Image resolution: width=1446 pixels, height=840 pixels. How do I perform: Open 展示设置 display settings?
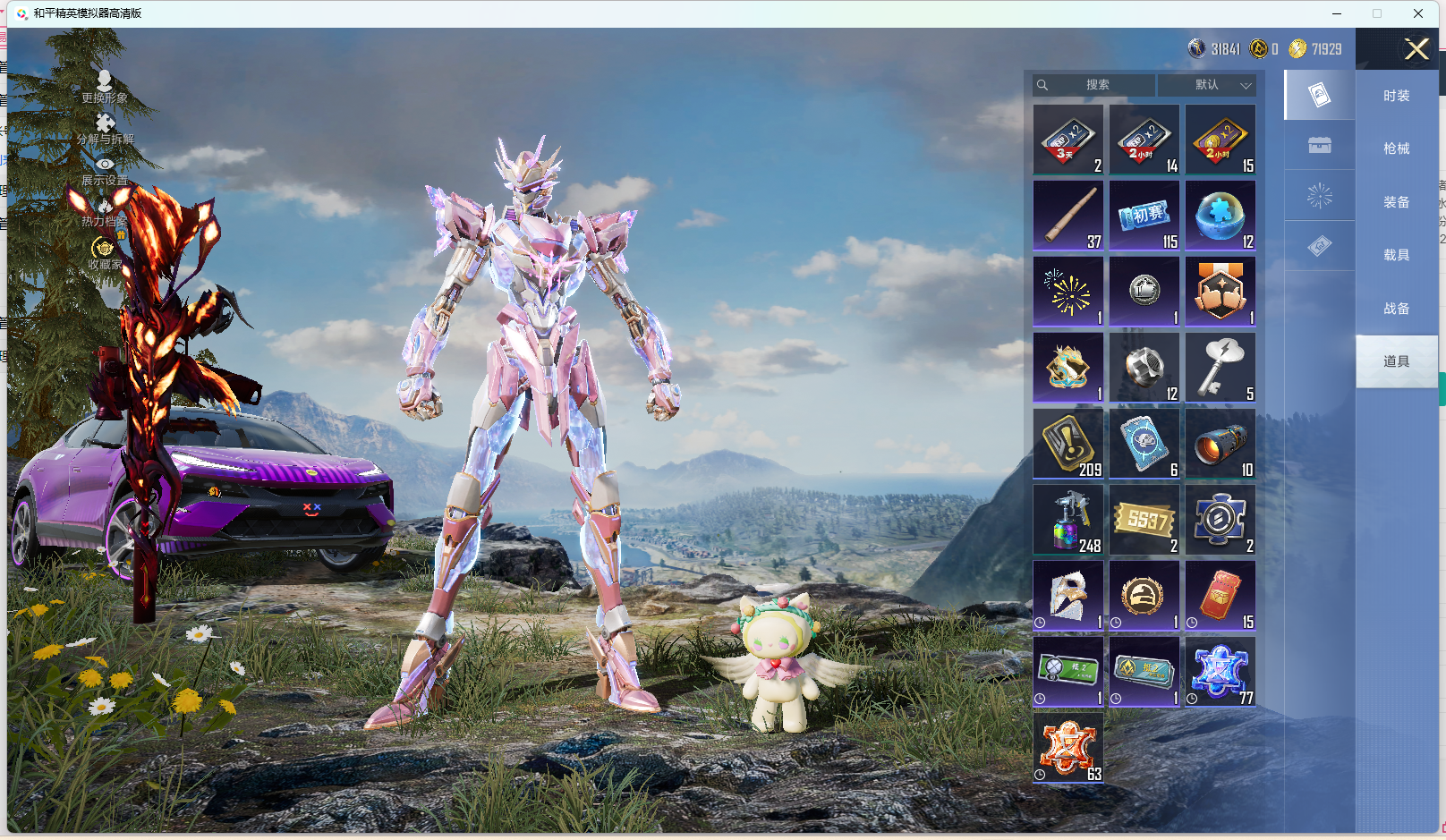pyautogui.click(x=105, y=170)
